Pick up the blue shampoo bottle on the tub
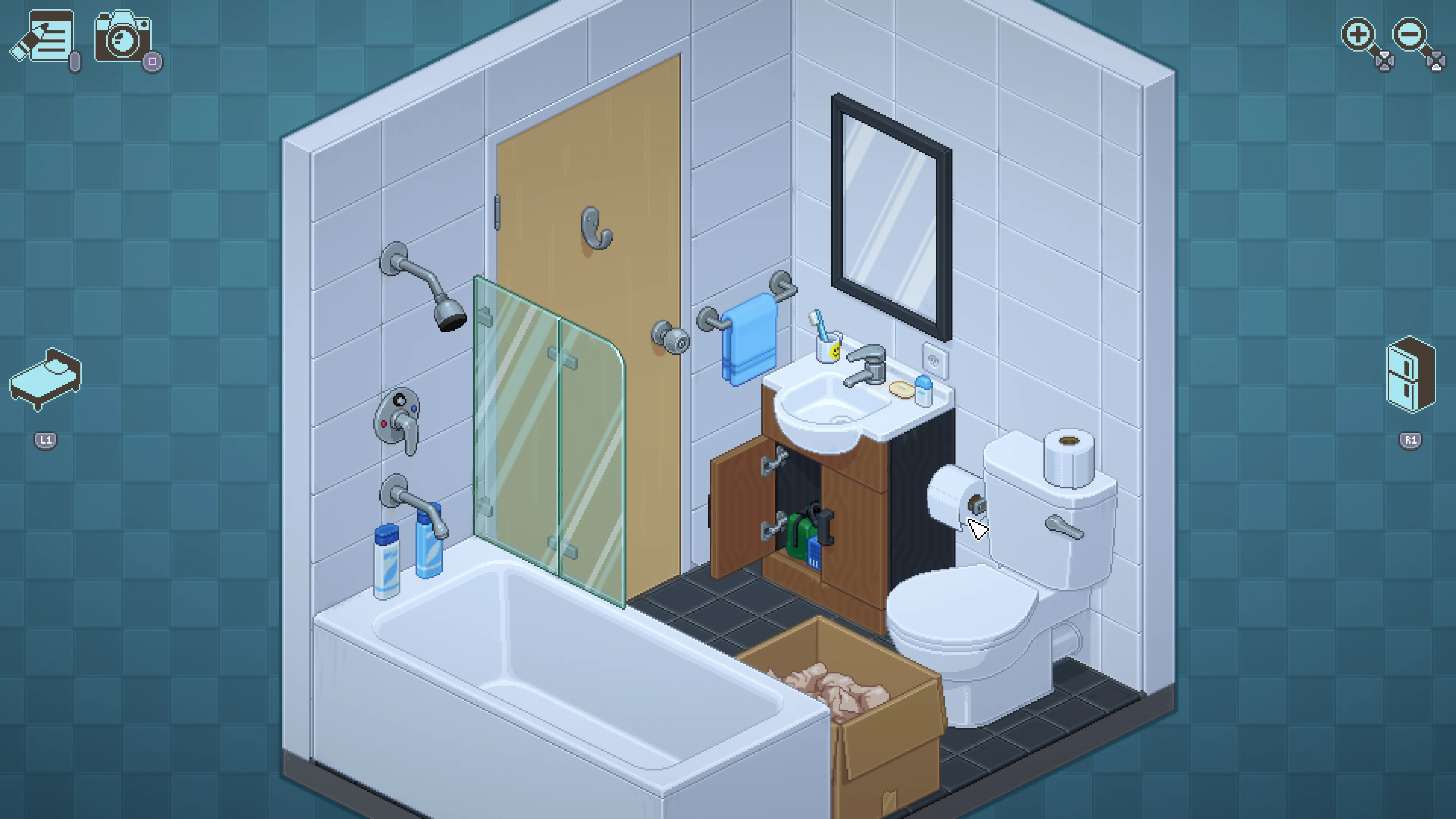 428,548
